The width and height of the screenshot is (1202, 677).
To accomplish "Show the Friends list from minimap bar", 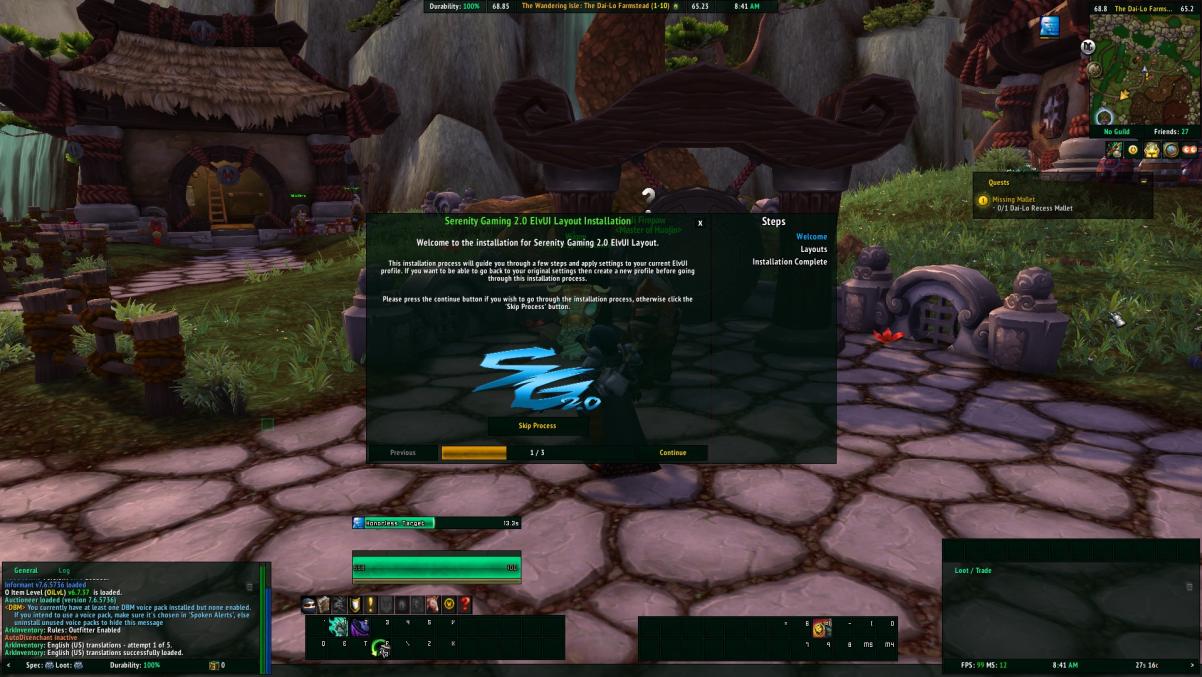I will (x=1170, y=132).
